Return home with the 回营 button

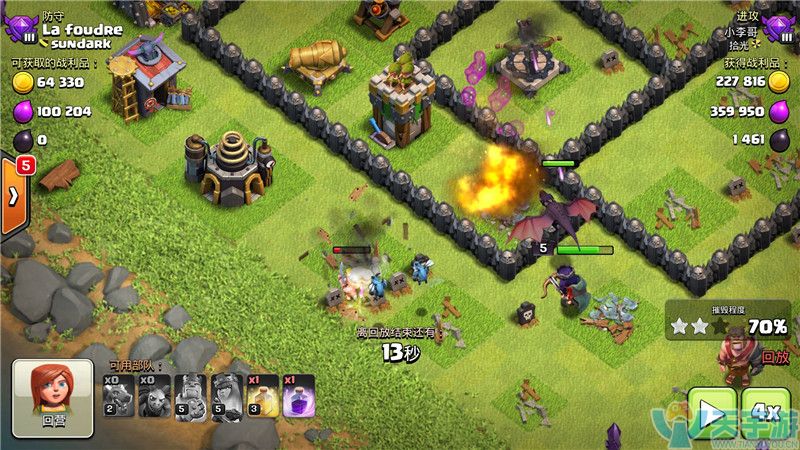pos(54,398)
